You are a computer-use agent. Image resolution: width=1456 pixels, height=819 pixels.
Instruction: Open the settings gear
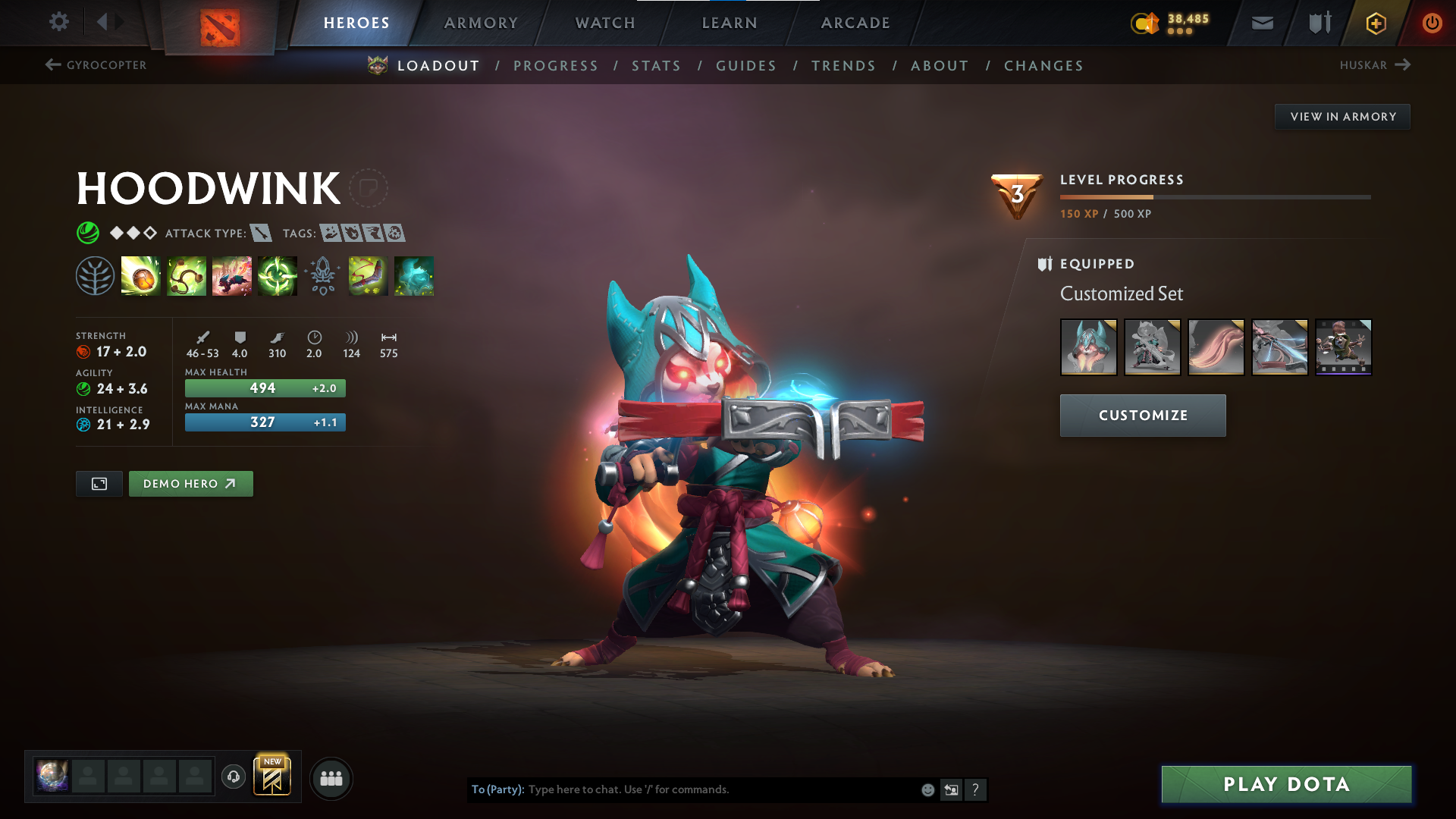pyautogui.click(x=59, y=22)
